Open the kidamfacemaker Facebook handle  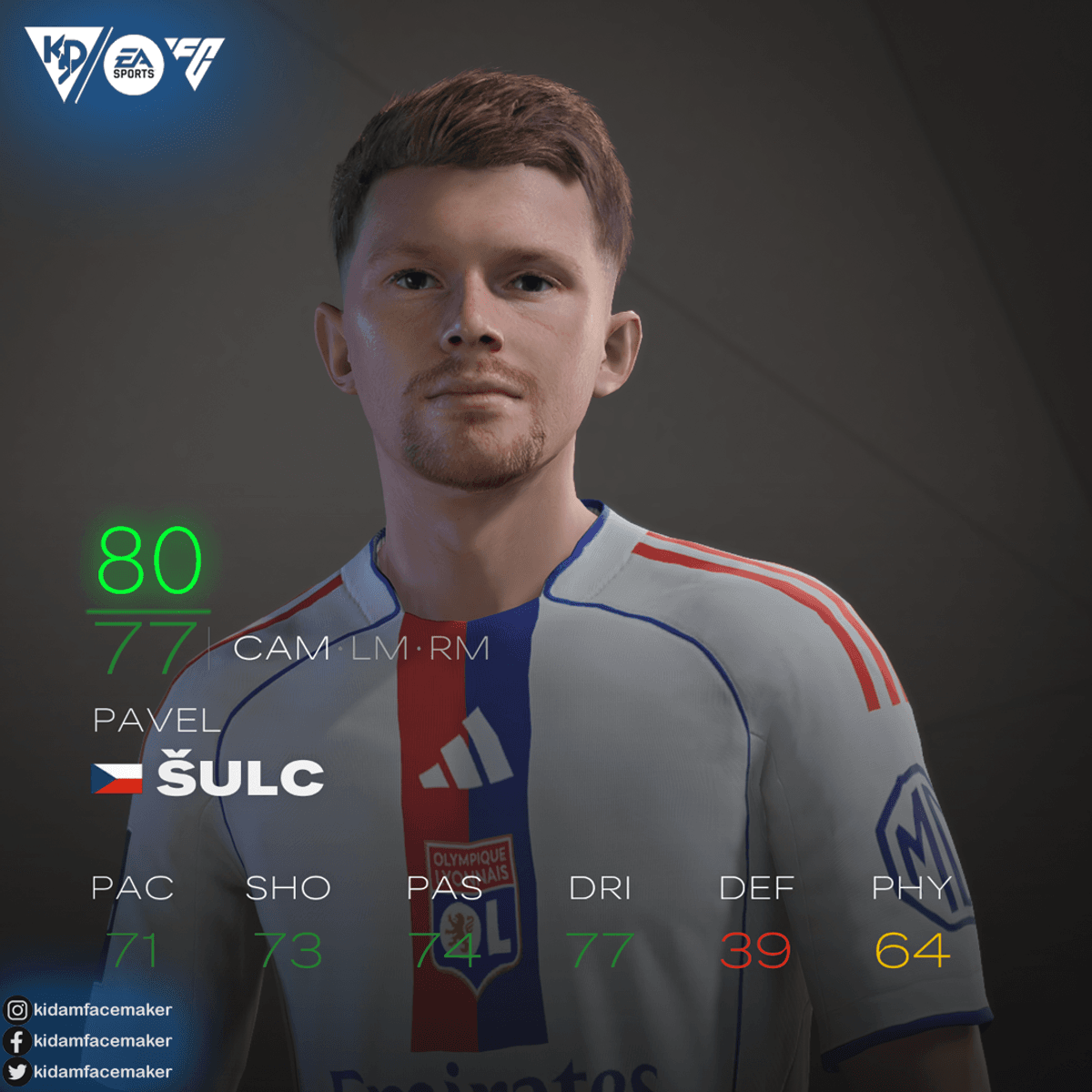[101, 1040]
